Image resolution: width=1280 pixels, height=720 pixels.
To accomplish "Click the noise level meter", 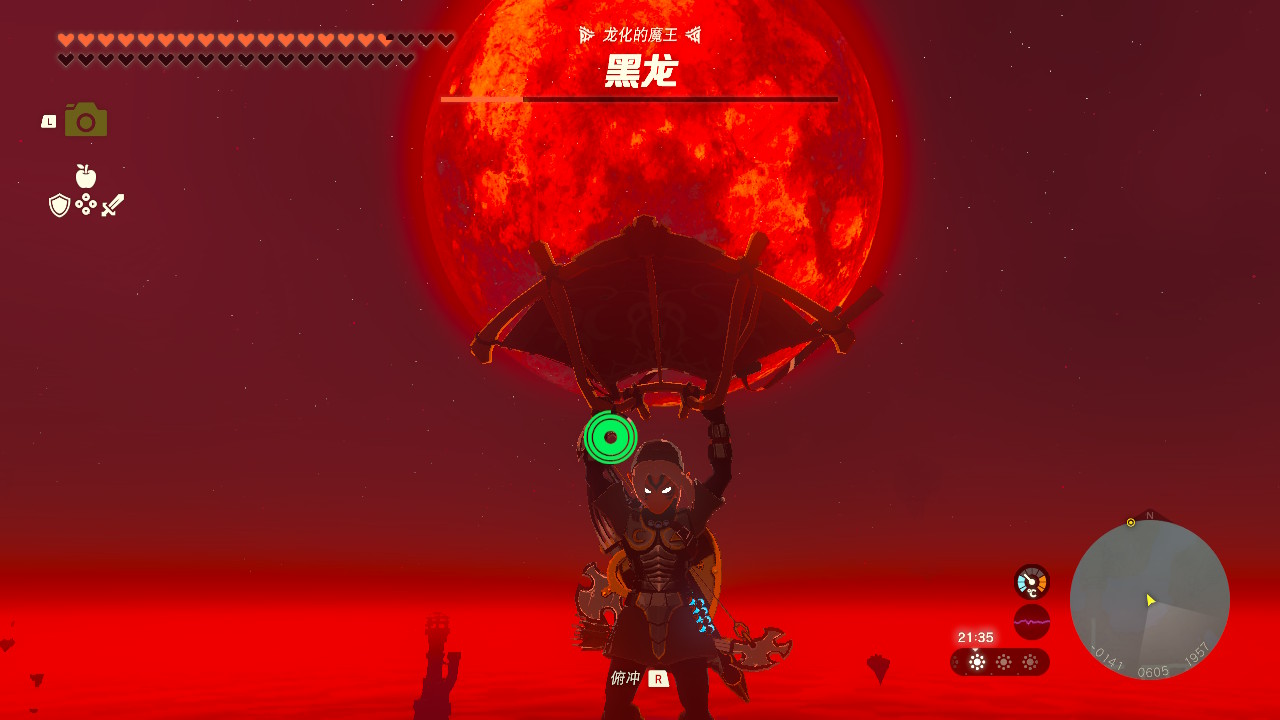I will coord(1031,621).
